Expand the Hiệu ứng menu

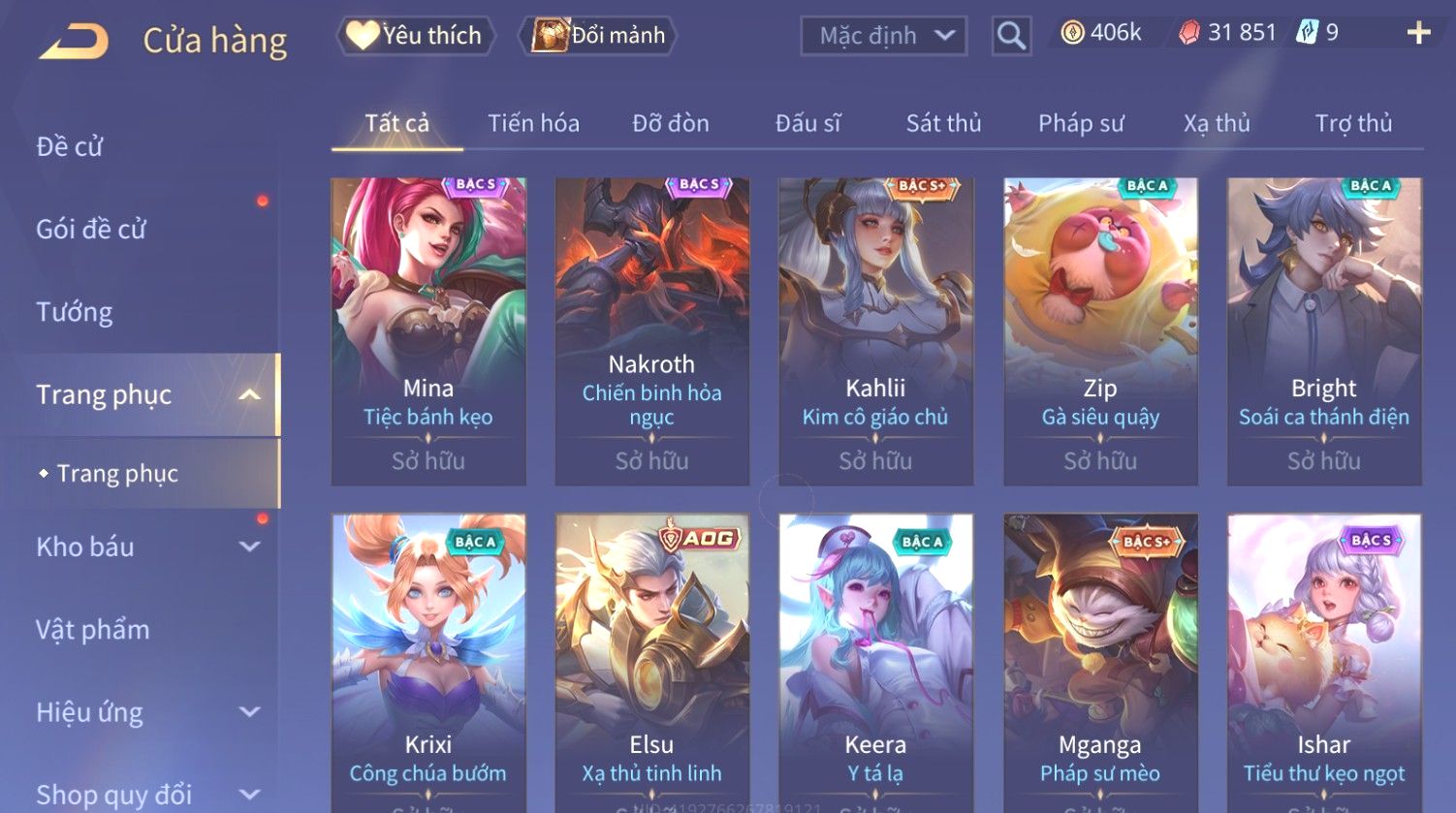[145, 712]
